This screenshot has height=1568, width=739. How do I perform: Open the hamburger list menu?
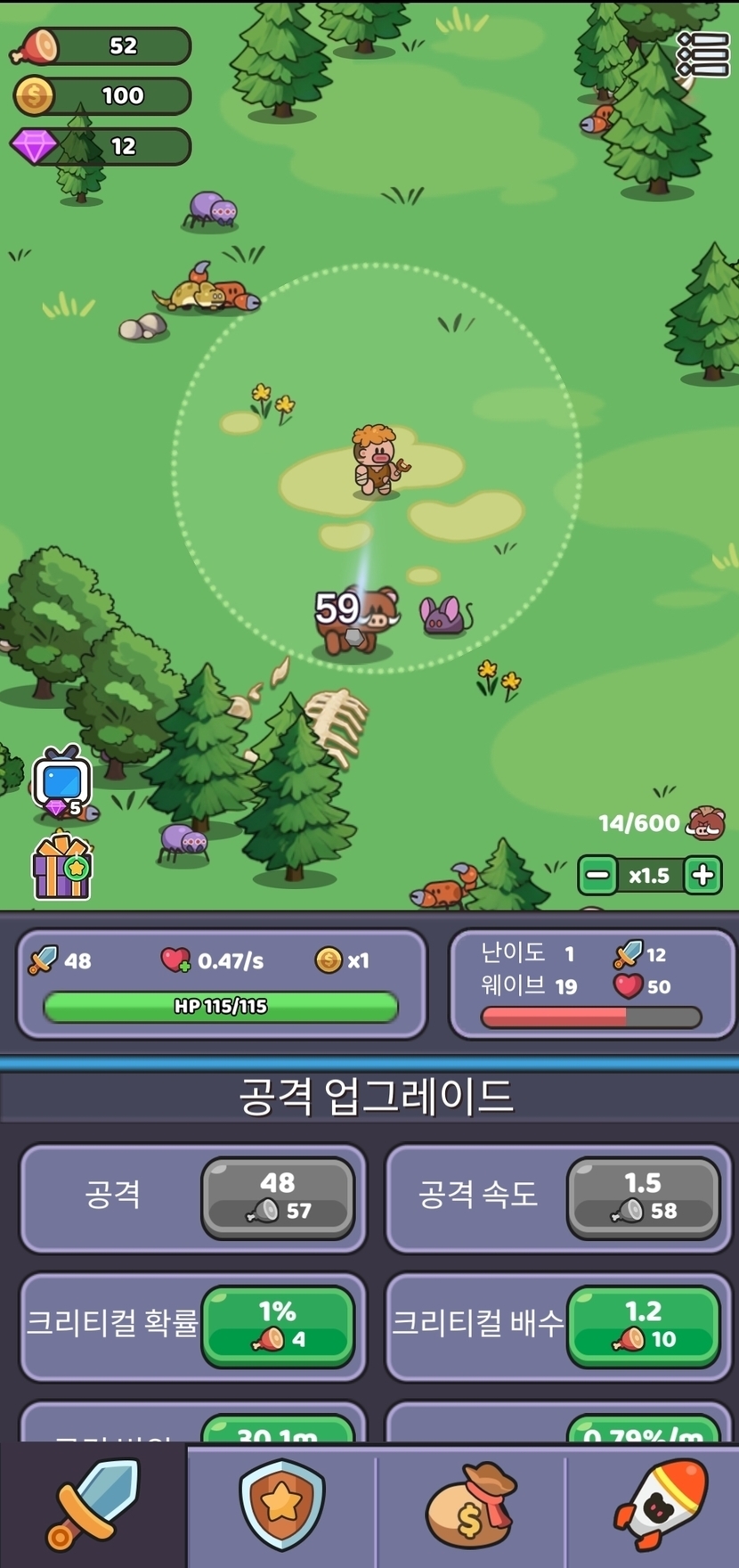pos(702,54)
